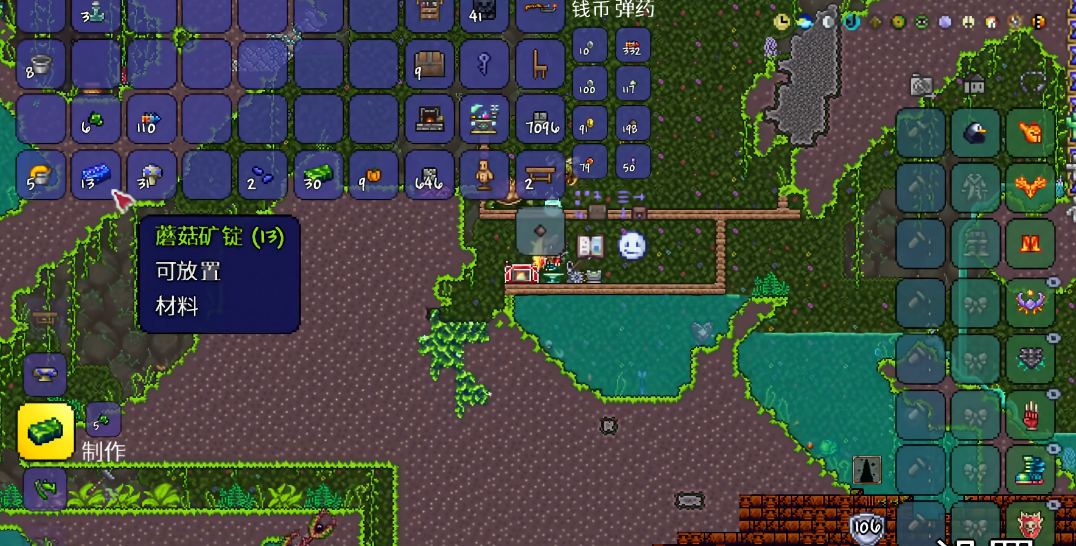This screenshot has height=546, width=1076.
Task: Select the blue mushroom bar stack of 13
Action: (x=96, y=175)
